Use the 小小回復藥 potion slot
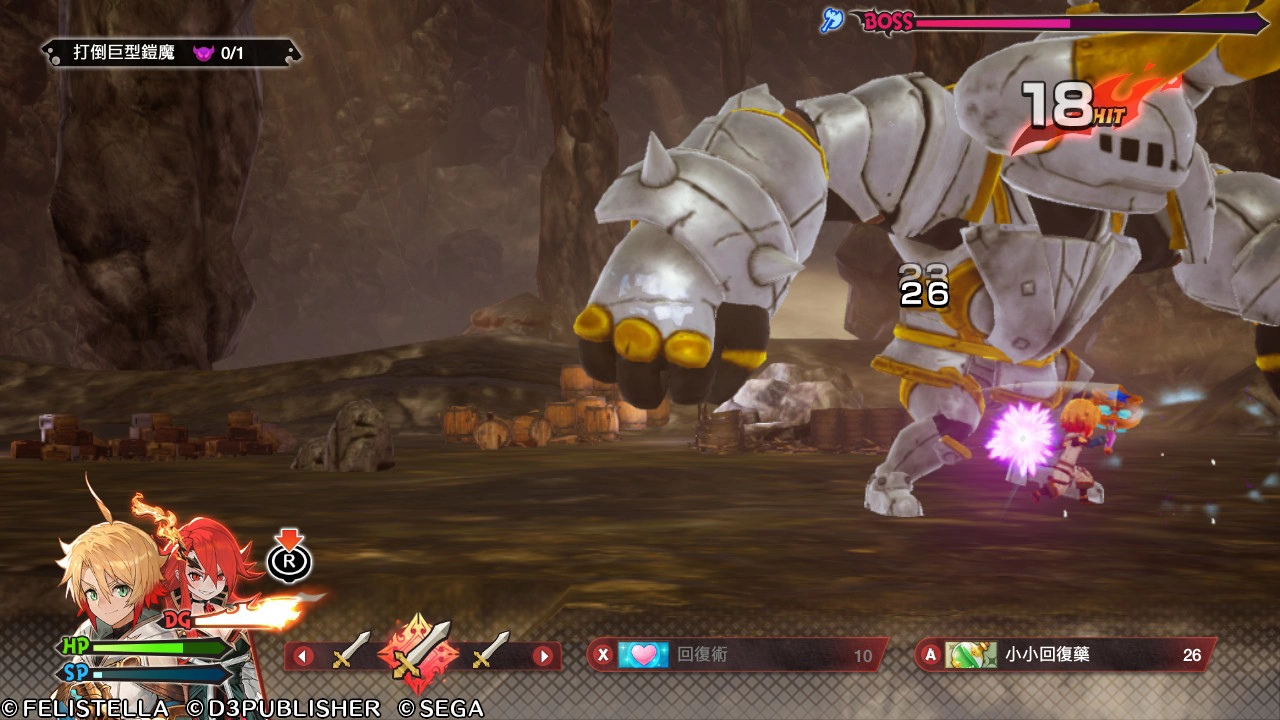The image size is (1280, 720). pyautogui.click(x=1065, y=655)
